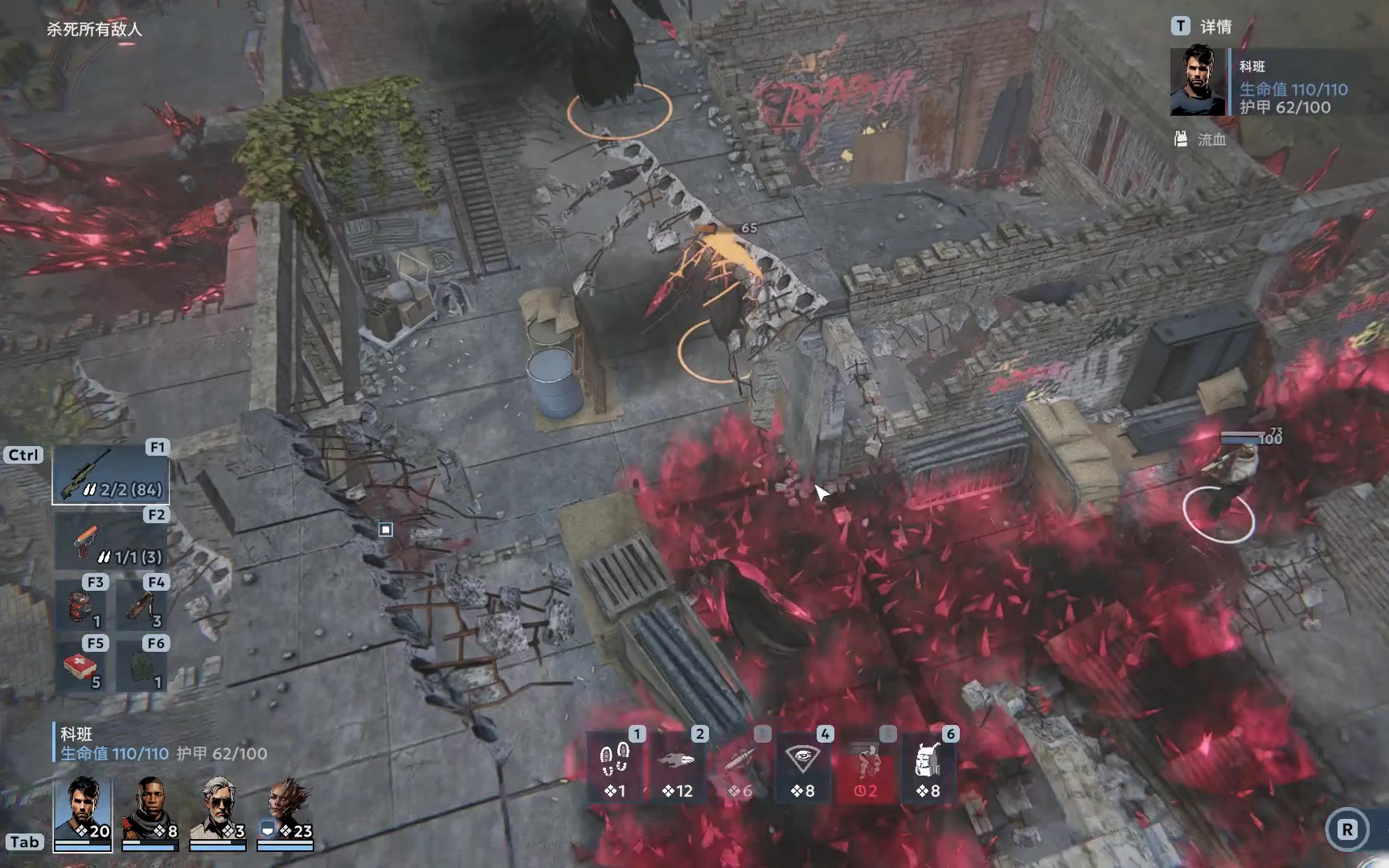Screen dimensions: 1389x868
Task: Activate the footprints move ability
Action: pyautogui.click(x=616, y=767)
